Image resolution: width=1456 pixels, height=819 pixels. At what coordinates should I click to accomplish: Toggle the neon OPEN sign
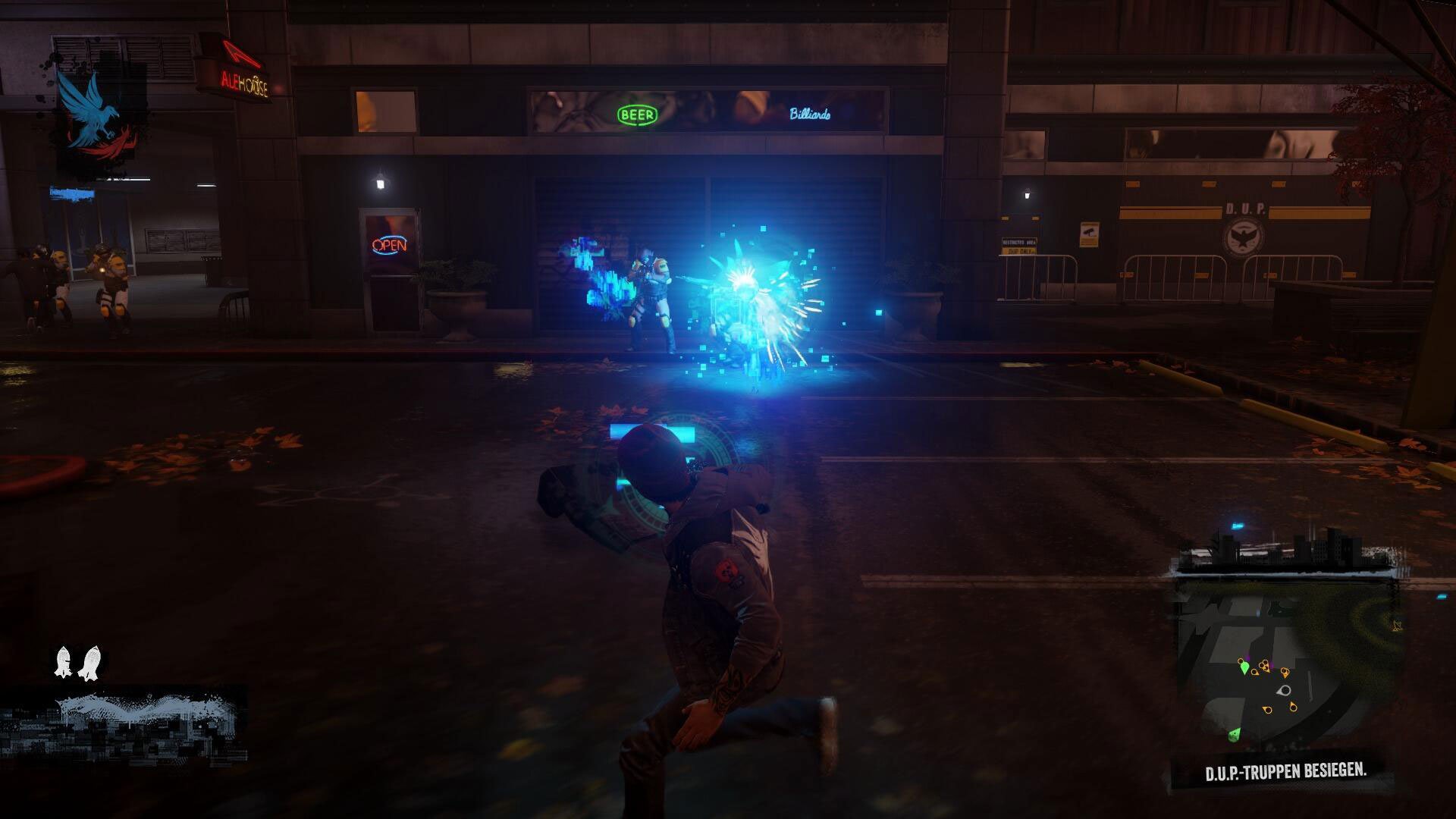click(x=389, y=246)
